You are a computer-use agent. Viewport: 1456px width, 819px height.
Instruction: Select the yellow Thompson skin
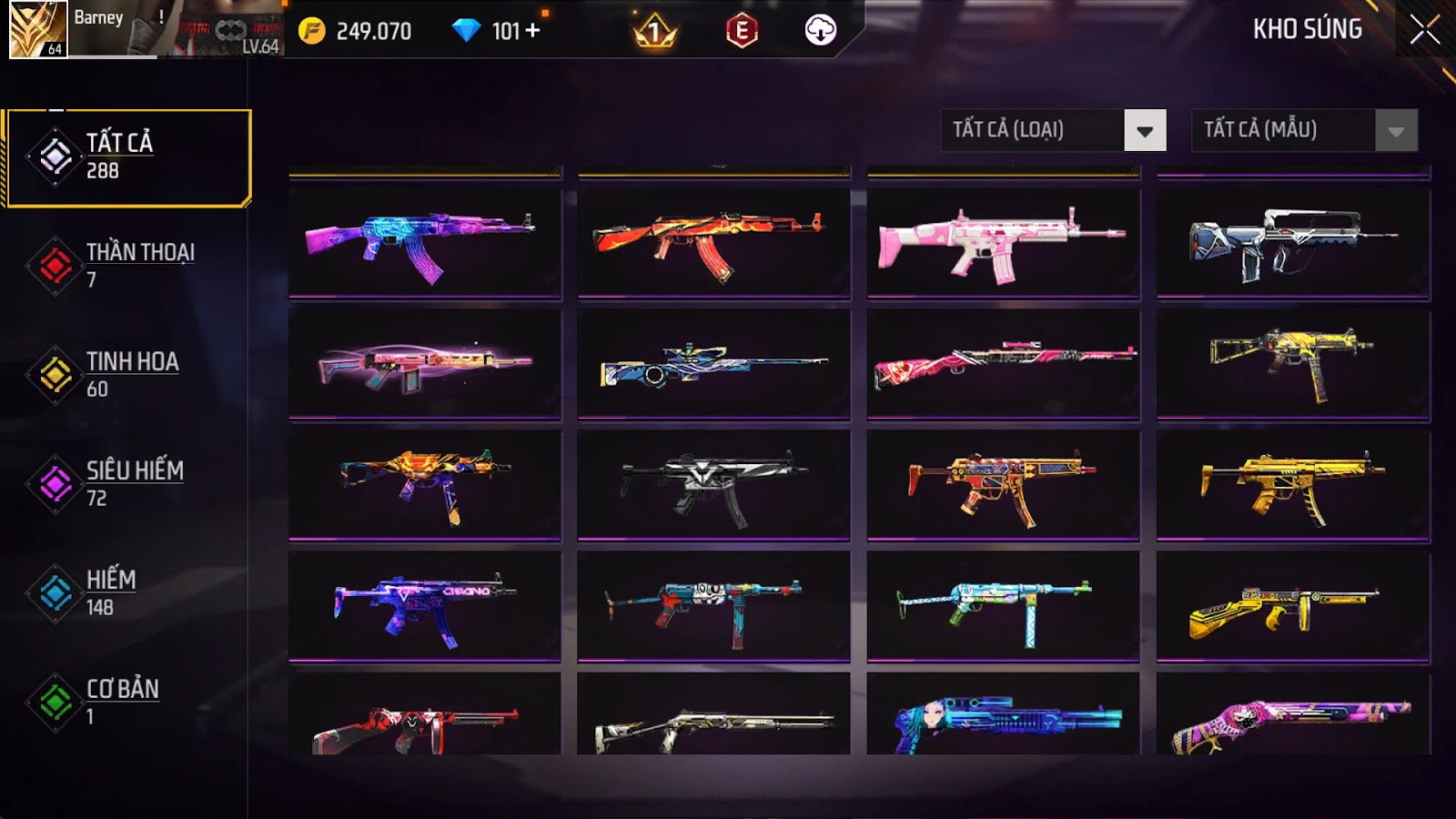coord(1292,607)
